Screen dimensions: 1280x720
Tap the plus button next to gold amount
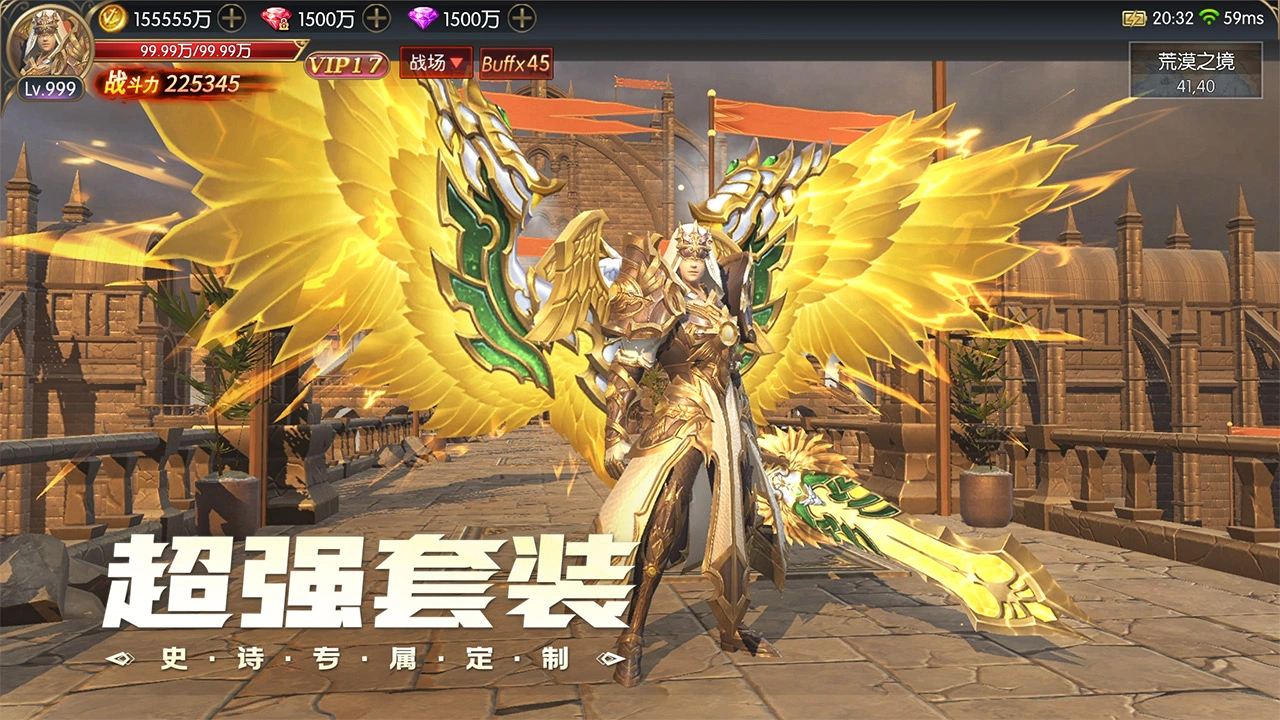(232, 17)
